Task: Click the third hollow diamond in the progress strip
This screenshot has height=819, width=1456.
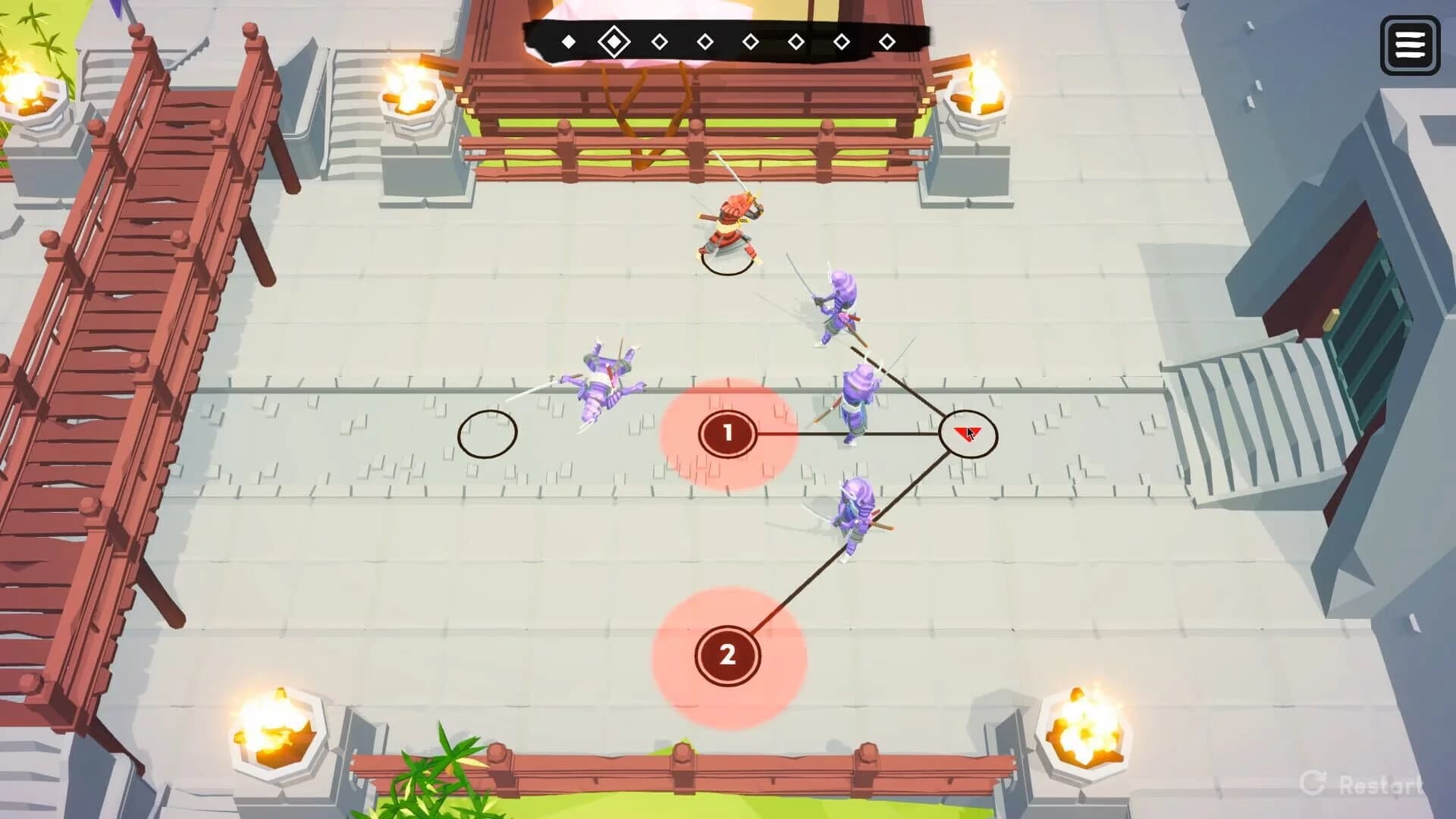Action: click(660, 42)
